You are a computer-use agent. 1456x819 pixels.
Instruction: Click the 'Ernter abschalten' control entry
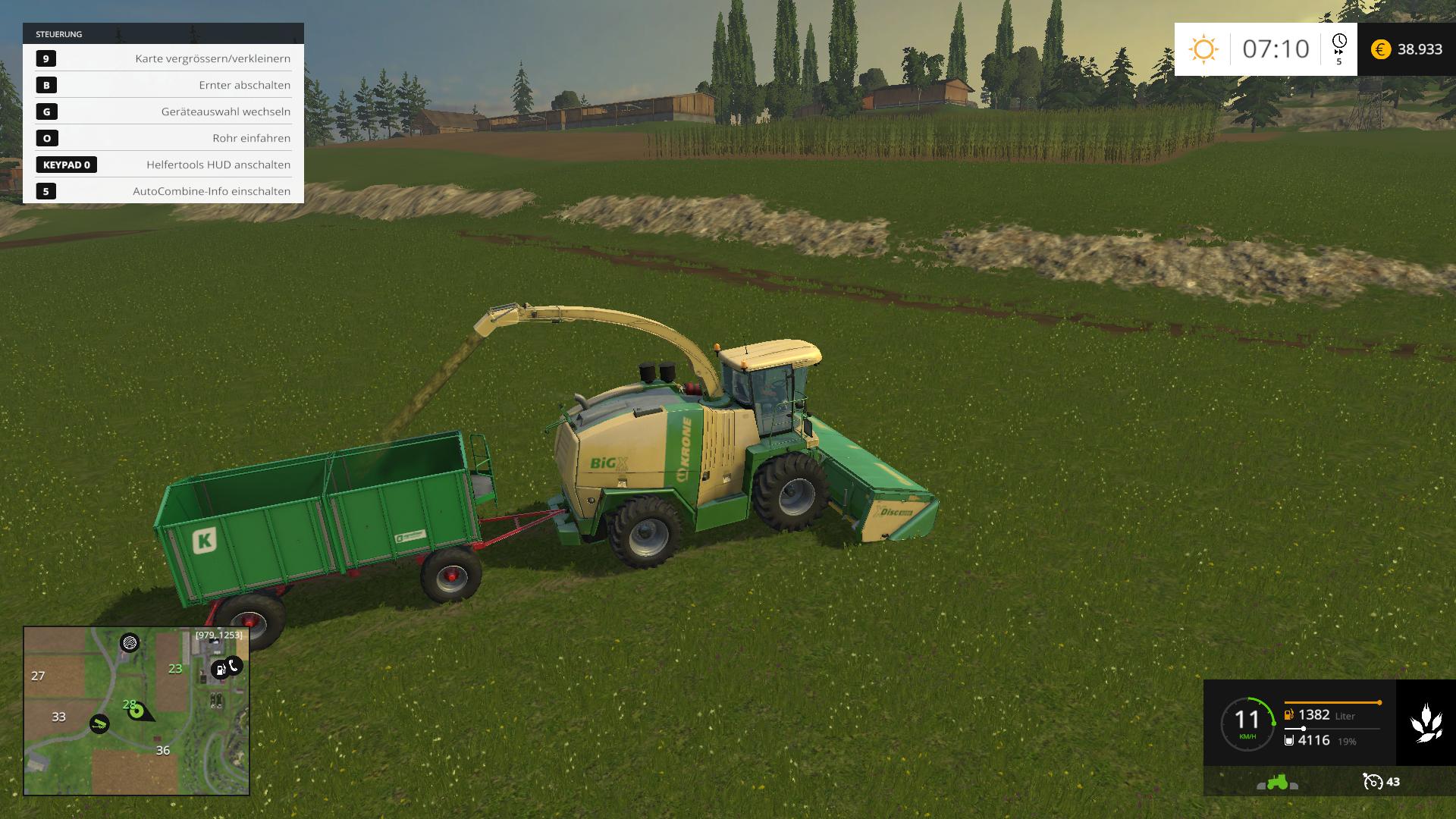pos(163,85)
